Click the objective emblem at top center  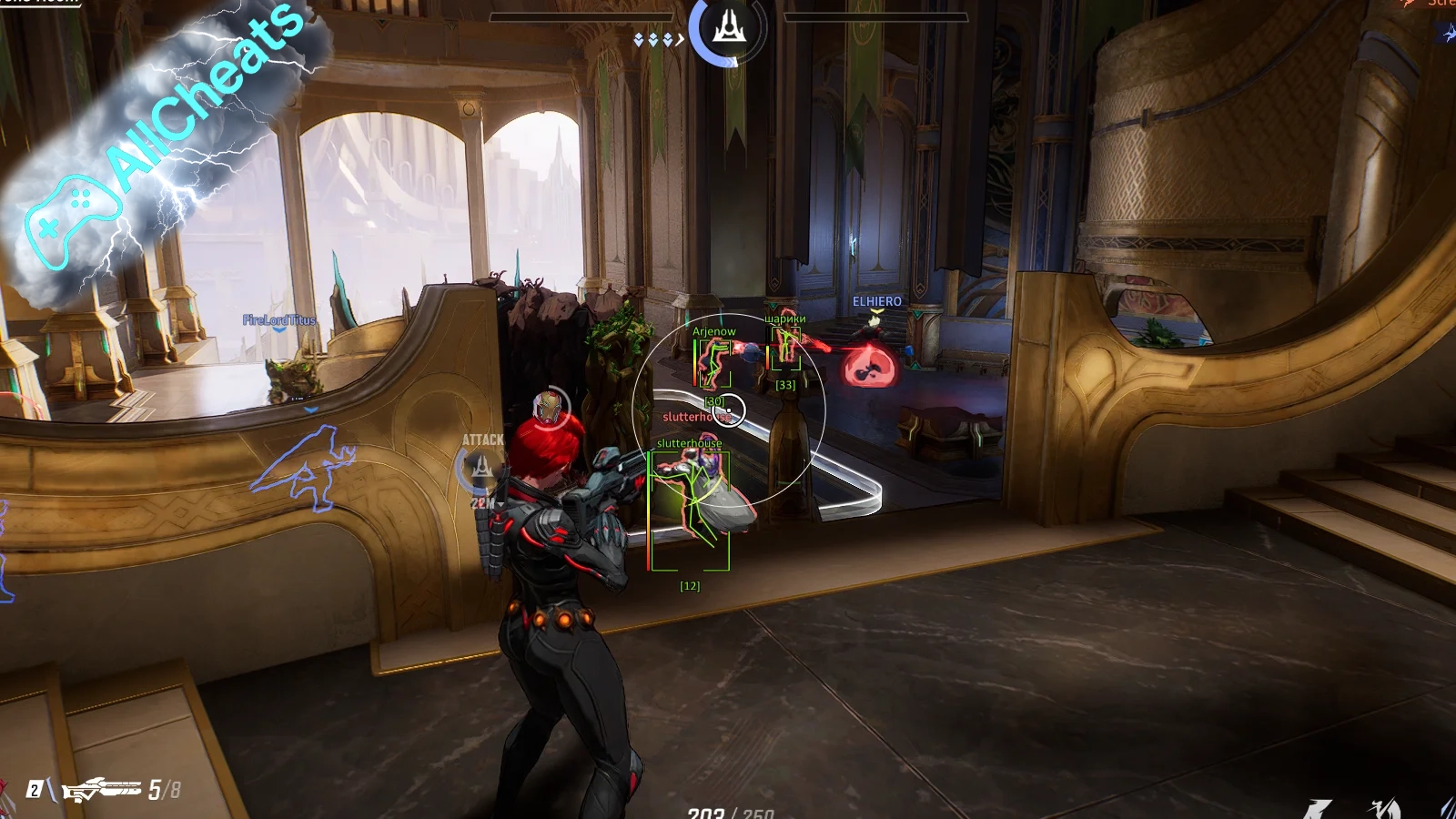[x=728, y=29]
